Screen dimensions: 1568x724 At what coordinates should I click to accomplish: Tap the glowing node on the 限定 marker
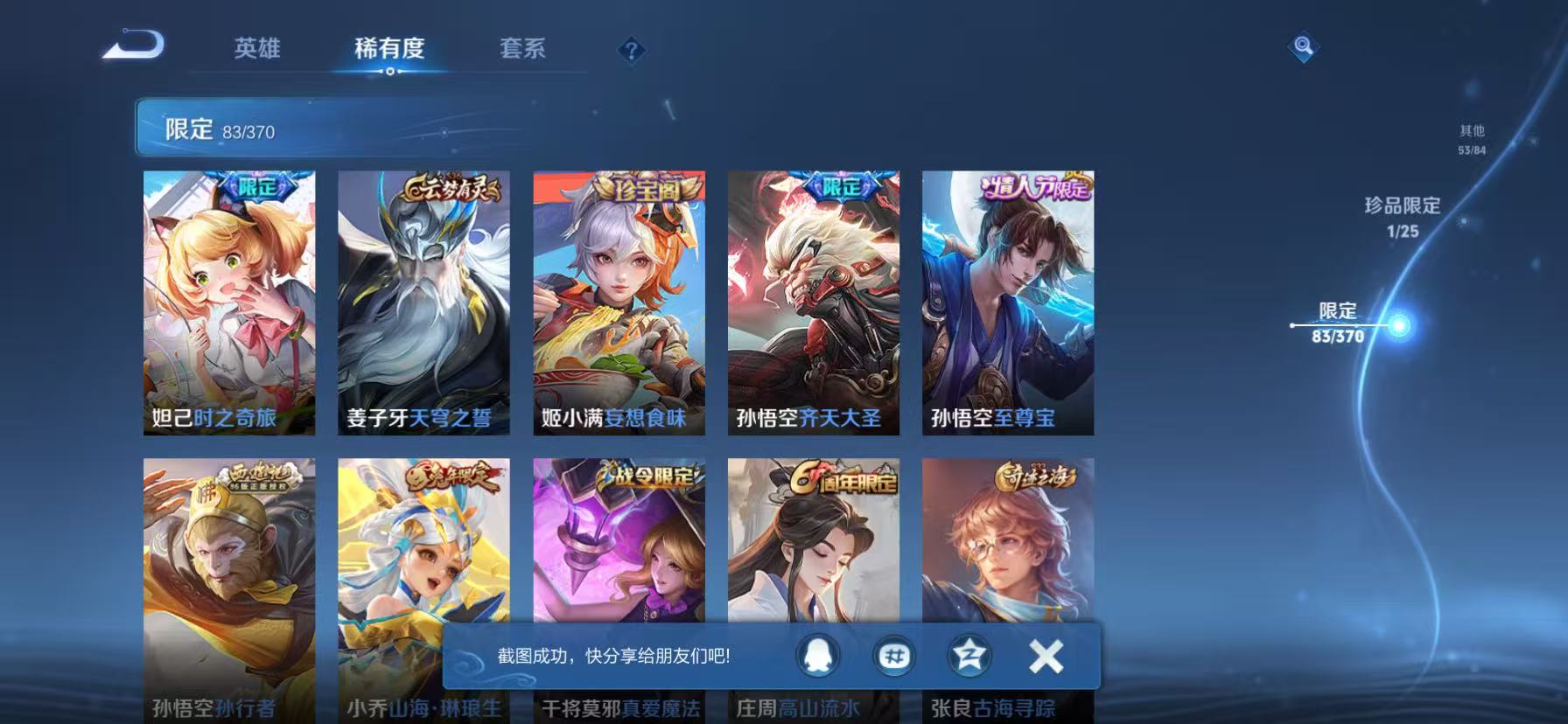pyautogui.click(x=1399, y=324)
